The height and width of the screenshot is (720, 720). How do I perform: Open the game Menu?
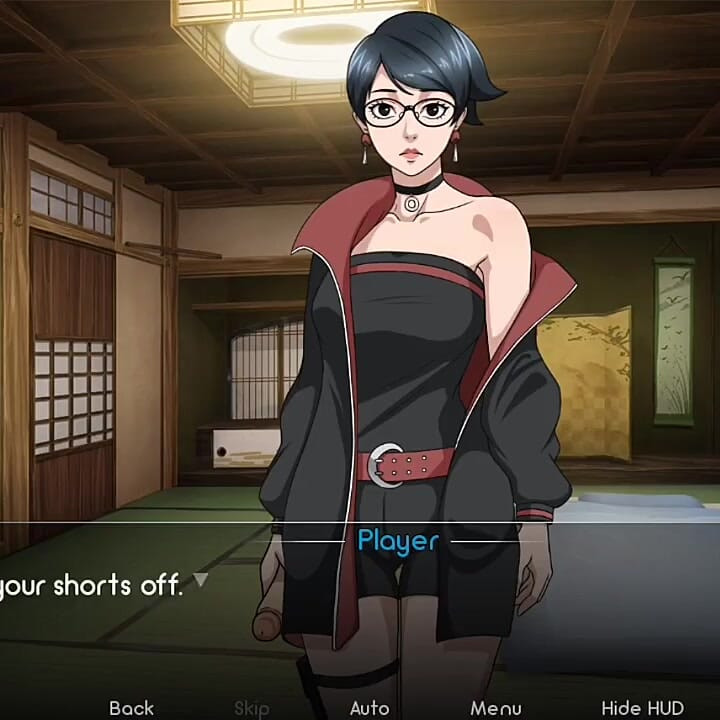pyautogui.click(x=496, y=708)
